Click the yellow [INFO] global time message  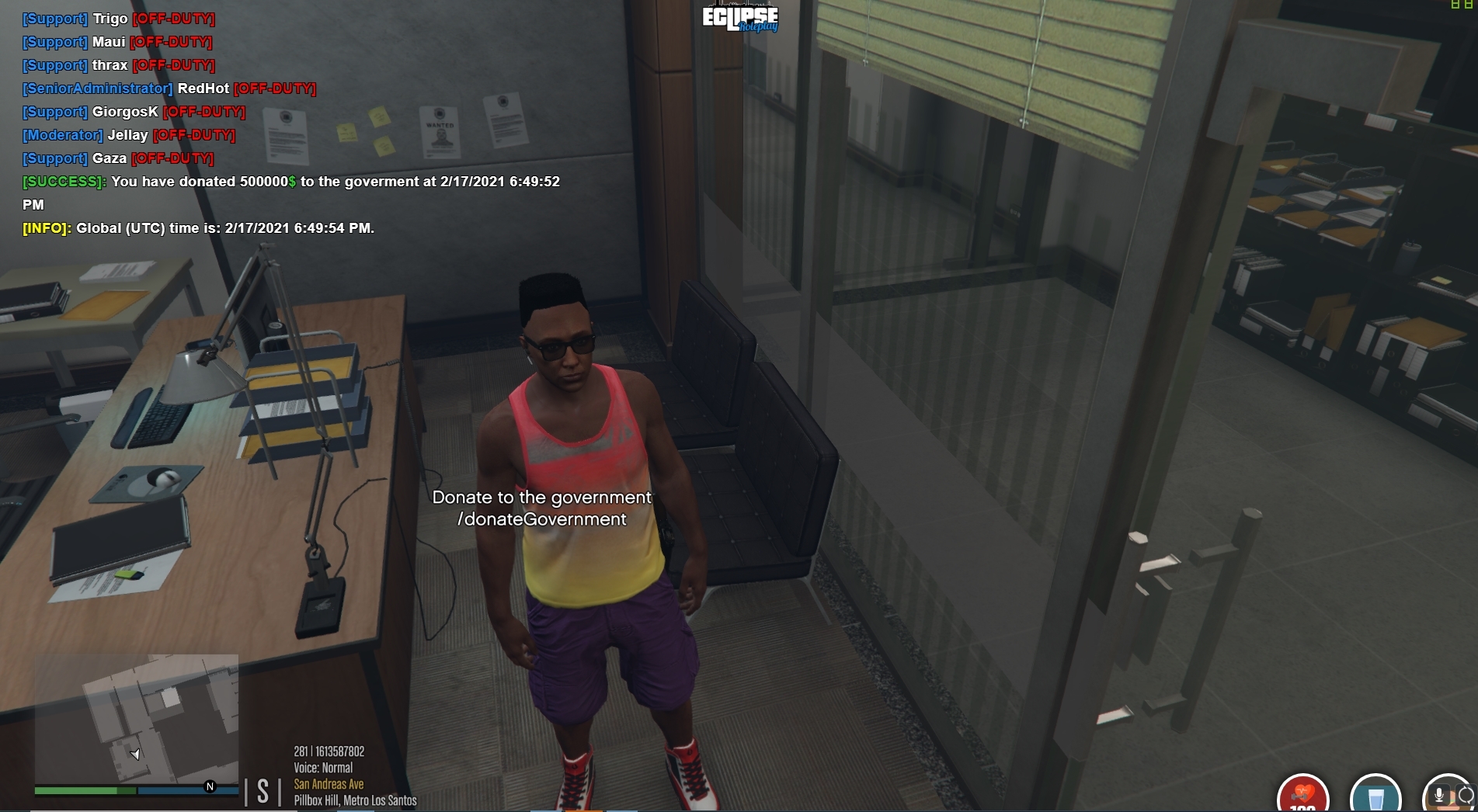[197, 229]
